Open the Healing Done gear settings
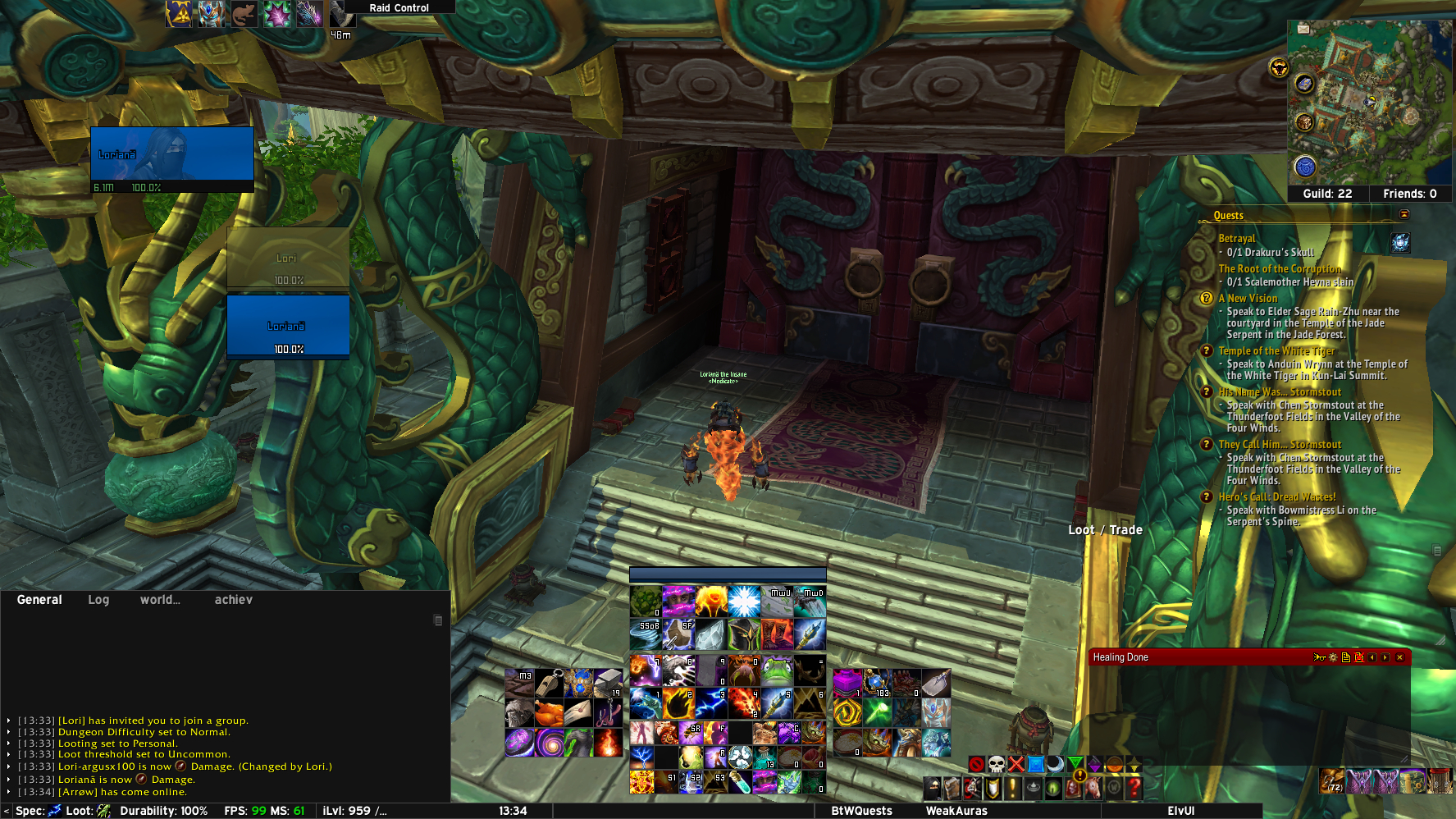The height and width of the screenshot is (819, 1456). coord(1333,657)
